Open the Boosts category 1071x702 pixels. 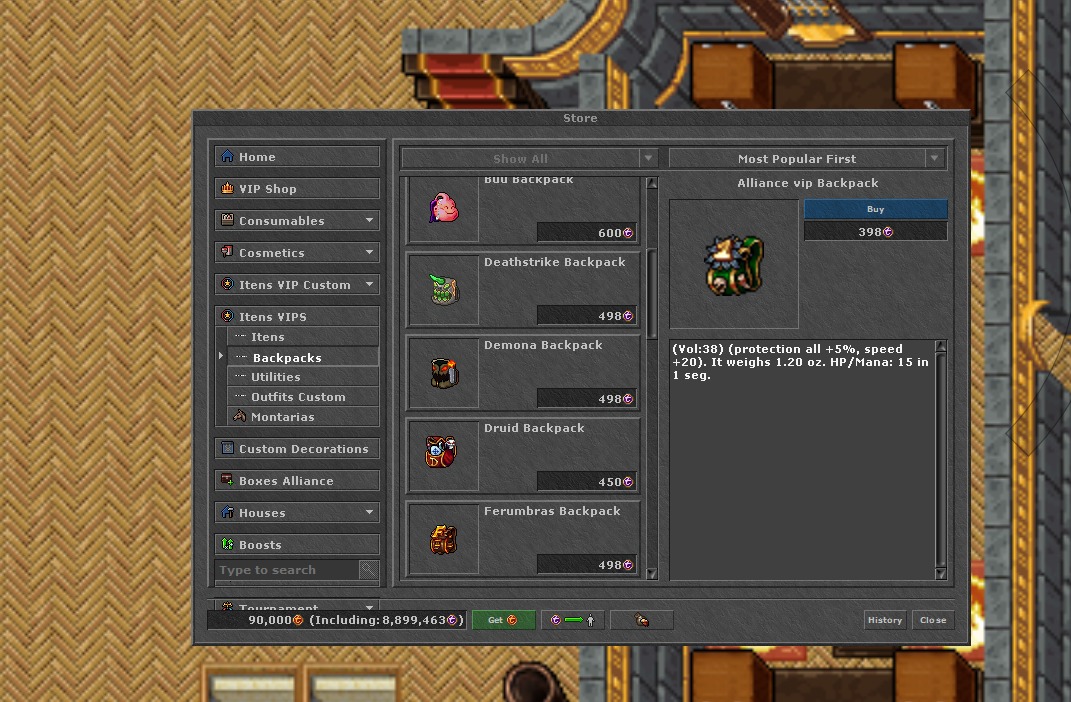[x=297, y=545]
